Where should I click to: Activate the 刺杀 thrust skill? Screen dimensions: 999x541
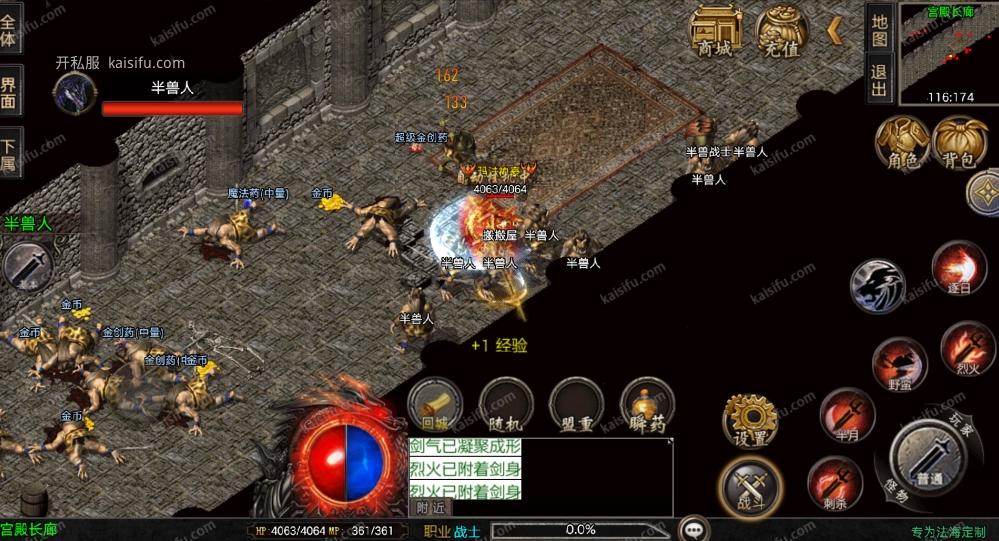pos(834,483)
